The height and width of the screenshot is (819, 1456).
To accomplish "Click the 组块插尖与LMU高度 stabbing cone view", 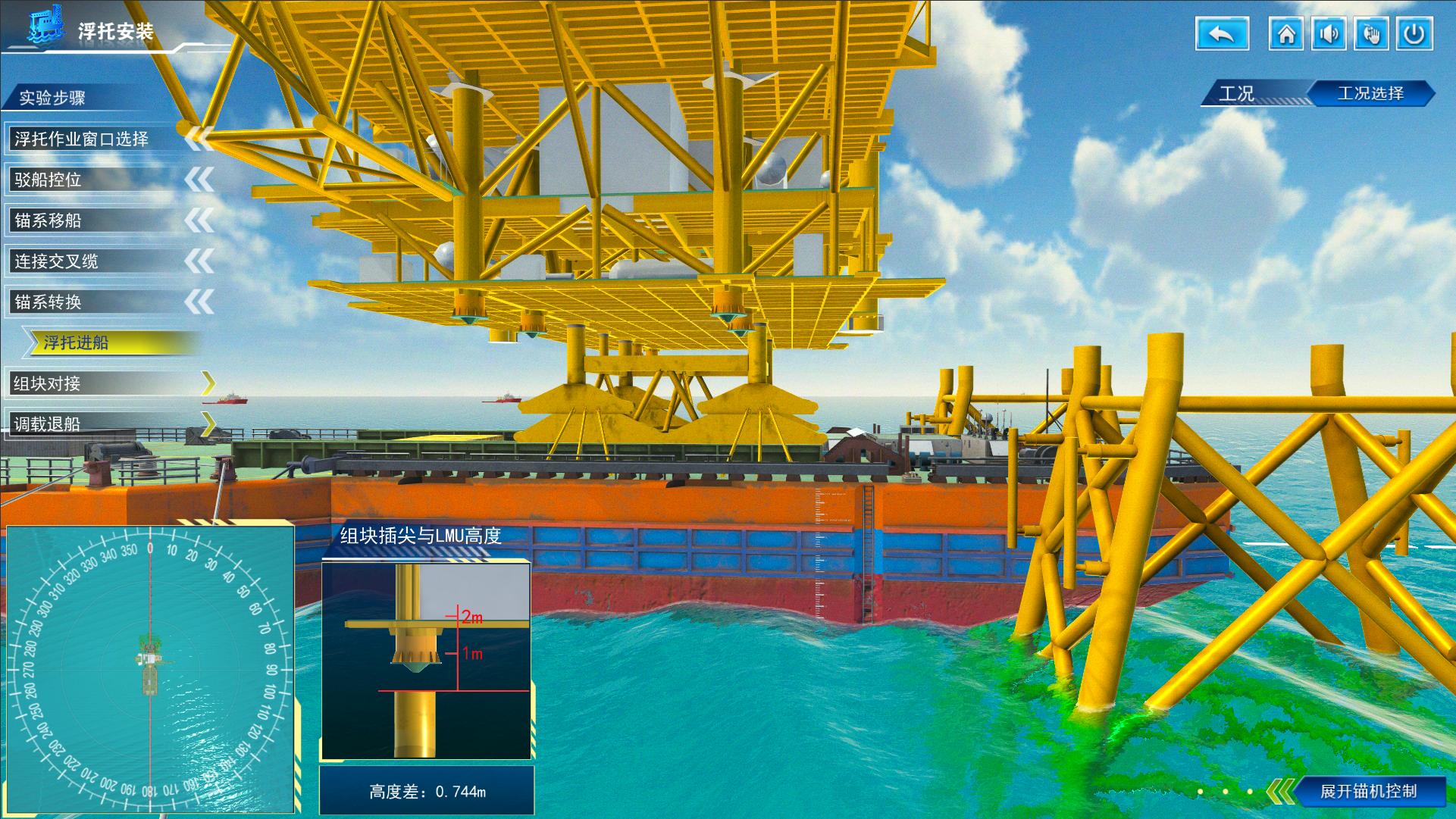I will [426, 661].
